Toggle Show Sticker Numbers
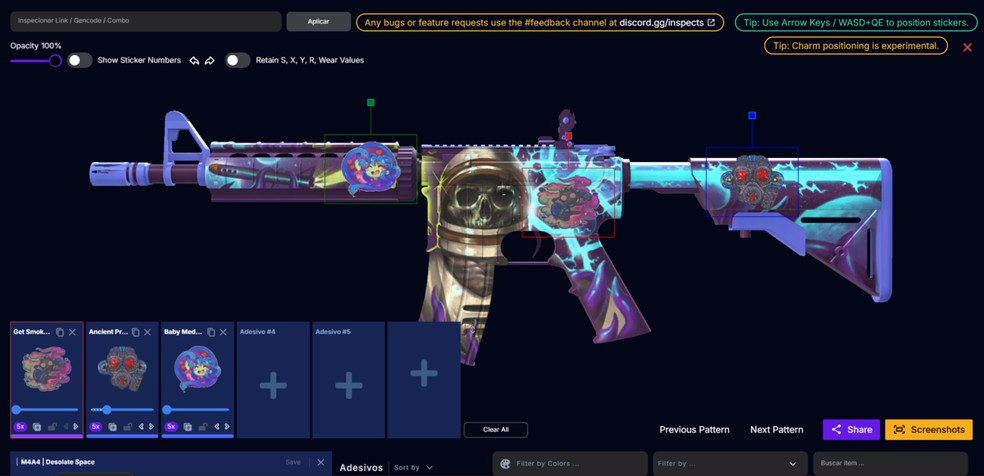The width and height of the screenshot is (984, 476). click(79, 60)
